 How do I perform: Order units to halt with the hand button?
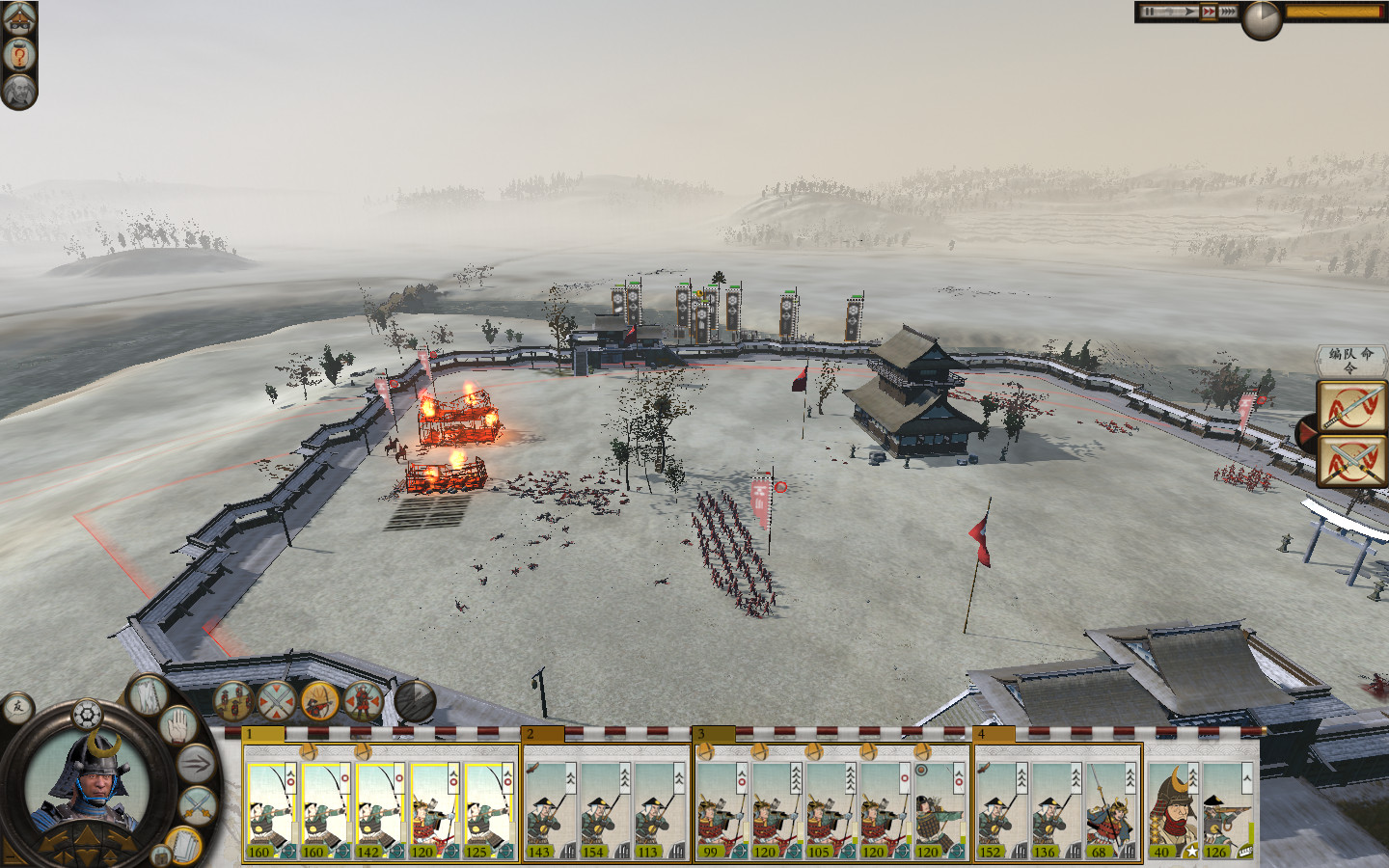178,725
